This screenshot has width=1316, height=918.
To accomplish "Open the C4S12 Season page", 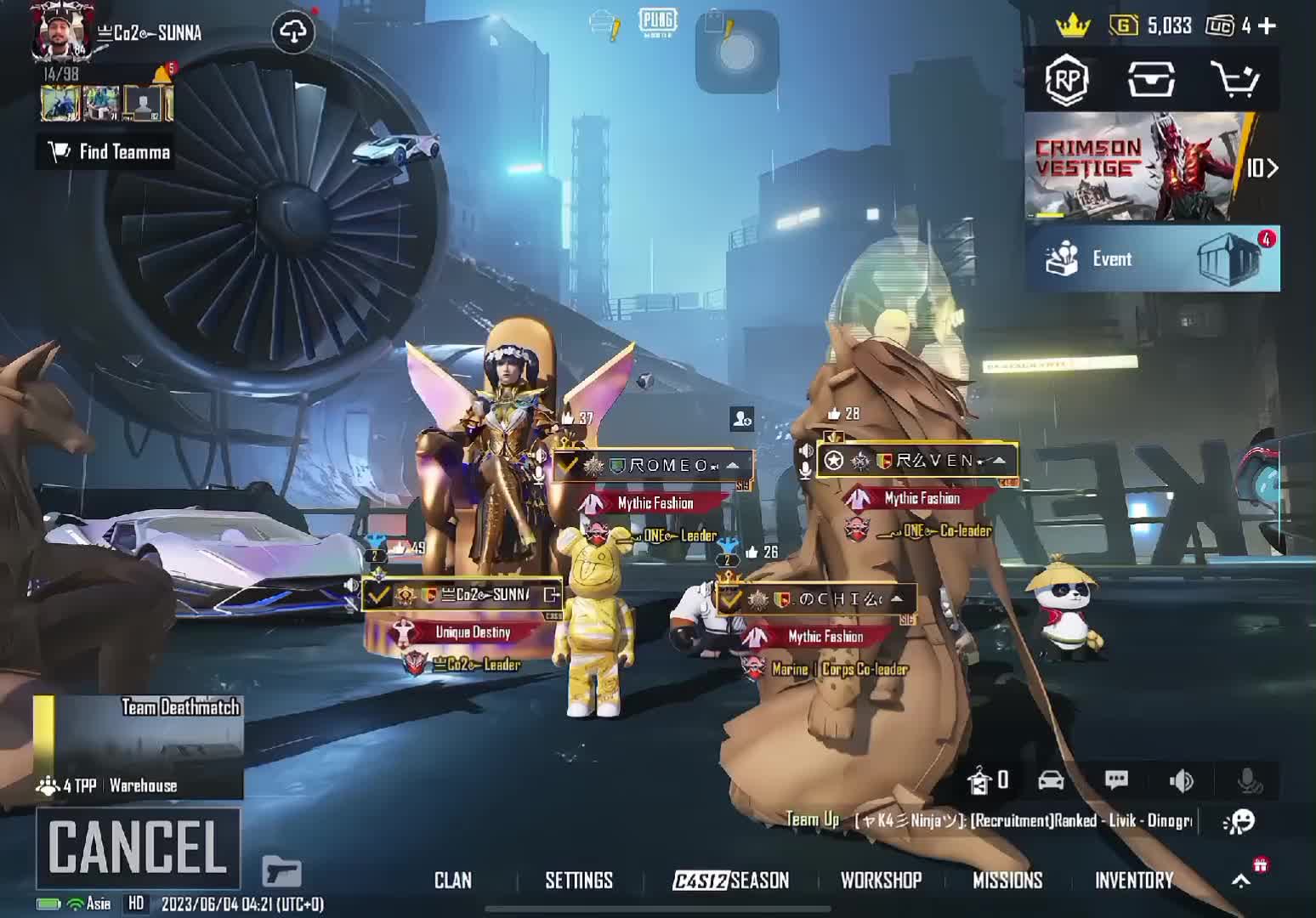I will (731, 881).
